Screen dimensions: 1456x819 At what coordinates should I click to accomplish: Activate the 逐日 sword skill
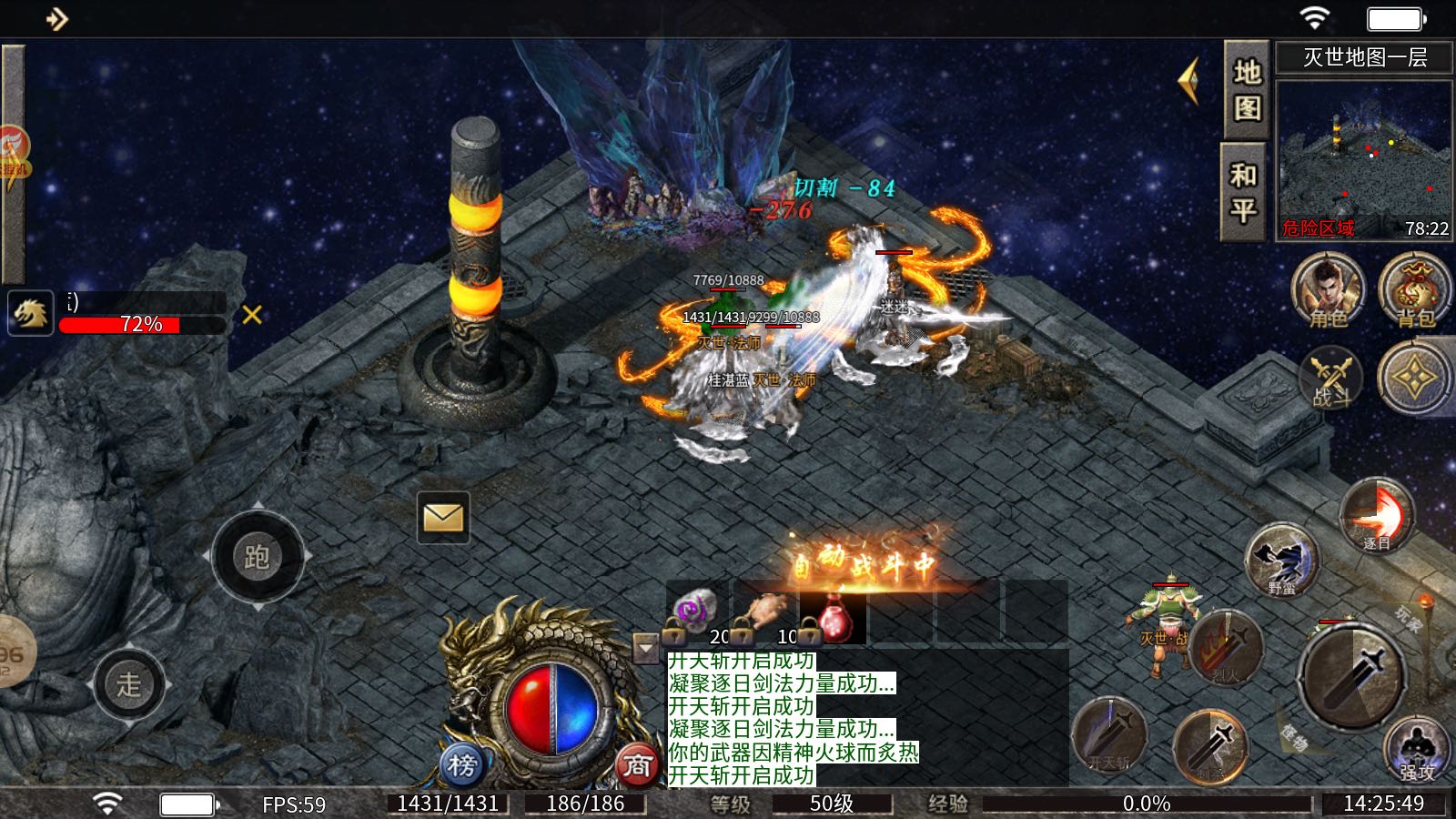pos(1377,516)
